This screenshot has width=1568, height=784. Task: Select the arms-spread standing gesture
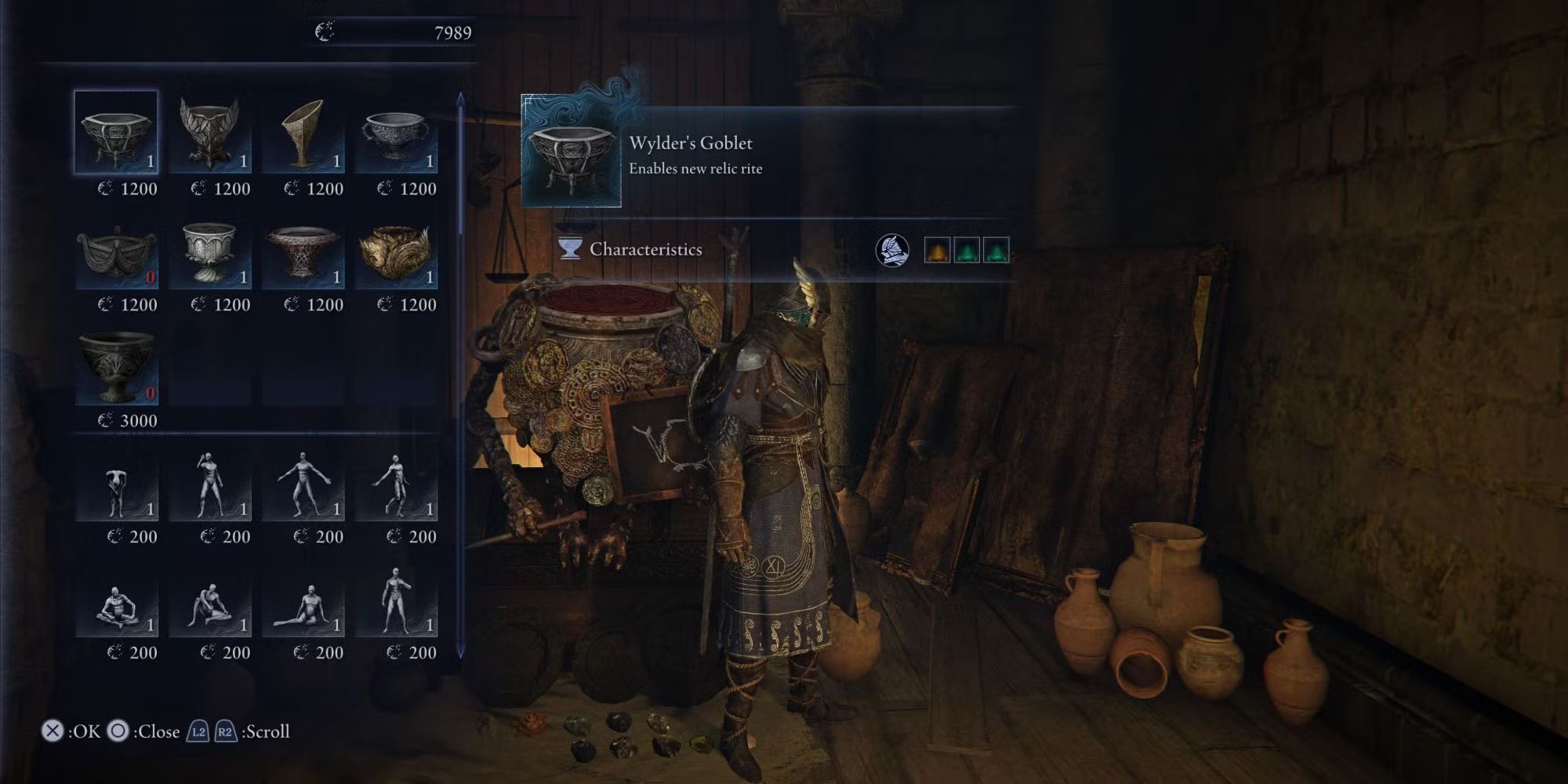pos(303,488)
